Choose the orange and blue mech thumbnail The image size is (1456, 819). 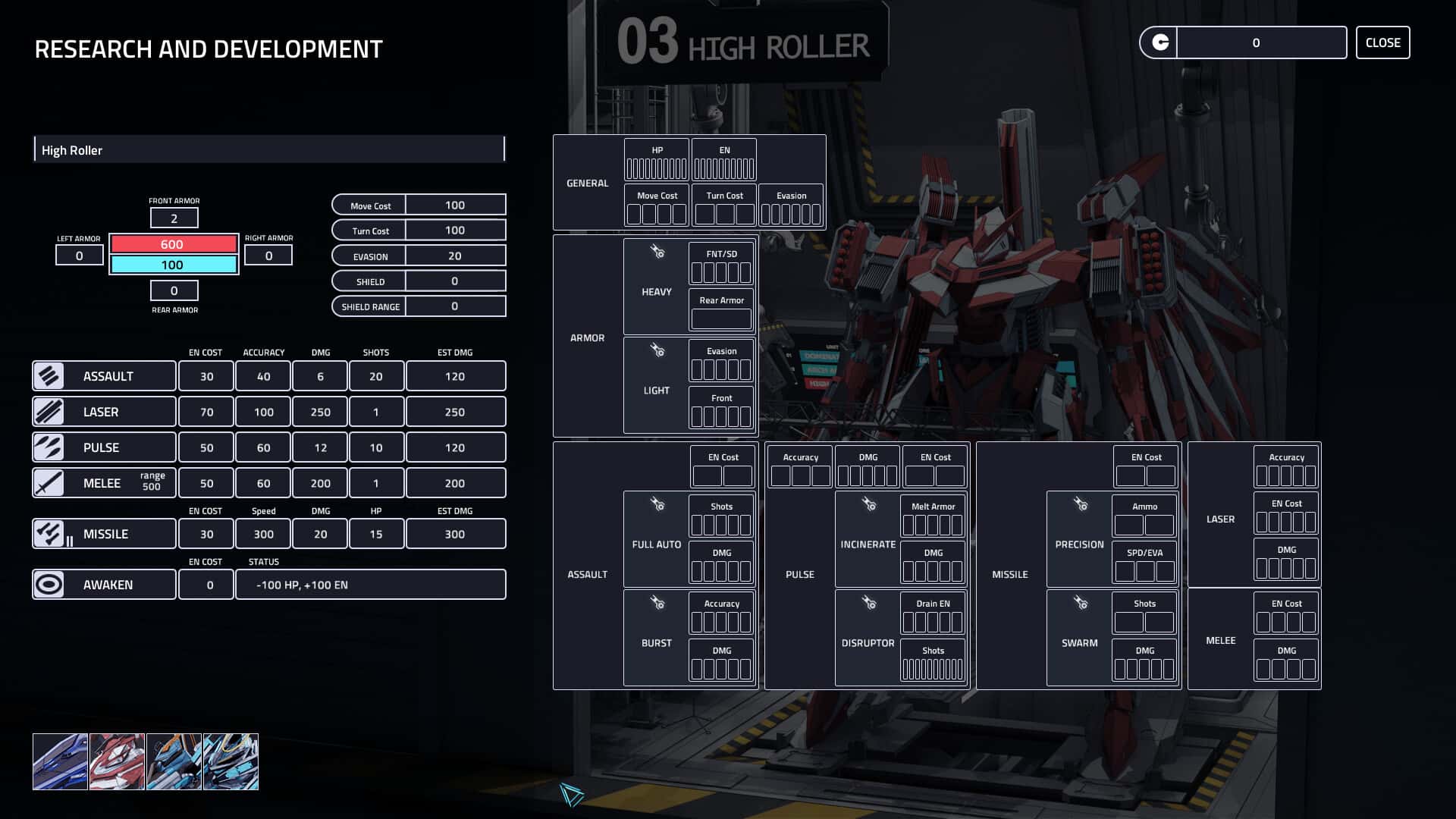174,761
